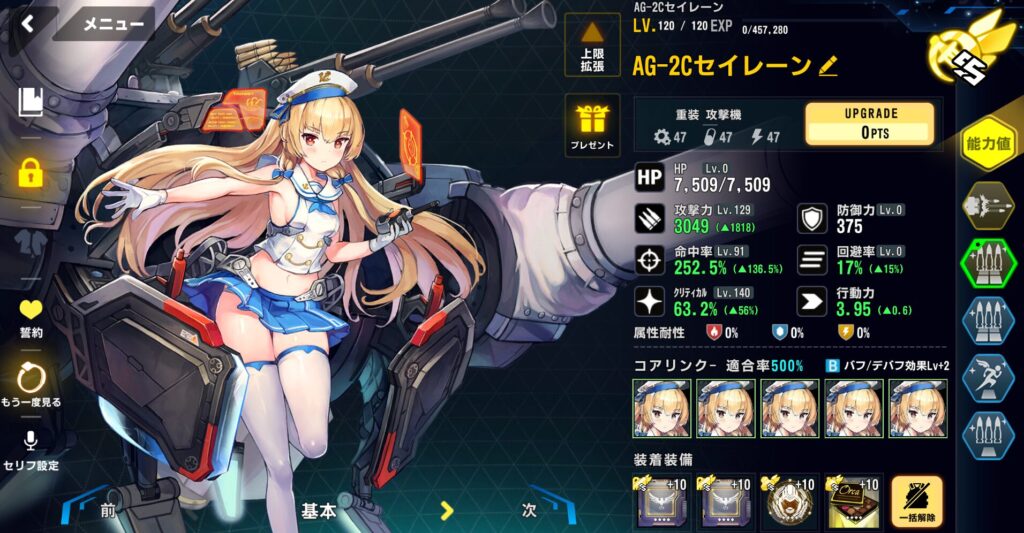1024x533 pixels.
Task: Unequip all with the 一括解除 button
Action: pyautogui.click(x=917, y=502)
